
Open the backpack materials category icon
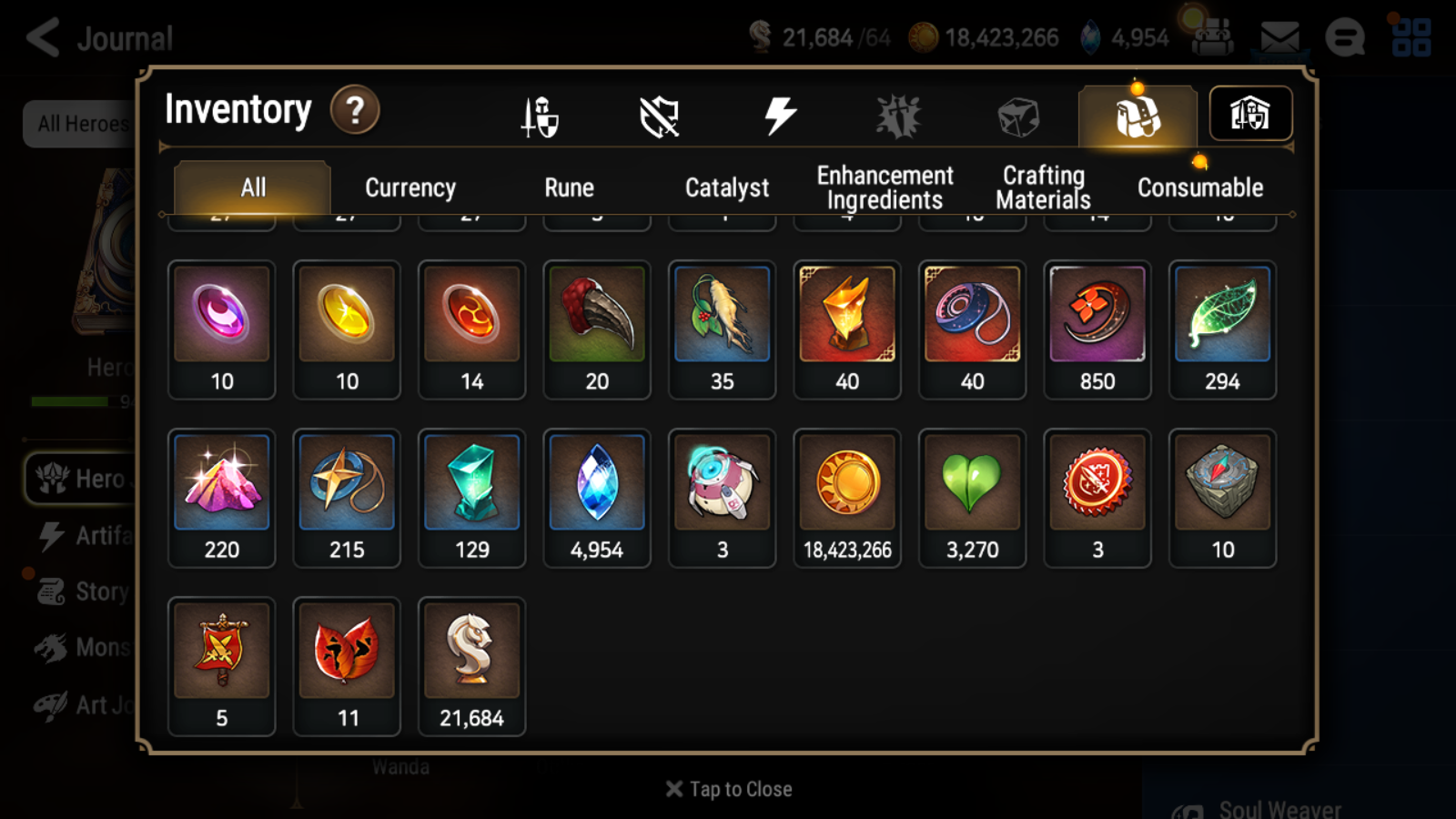tap(1137, 116)
